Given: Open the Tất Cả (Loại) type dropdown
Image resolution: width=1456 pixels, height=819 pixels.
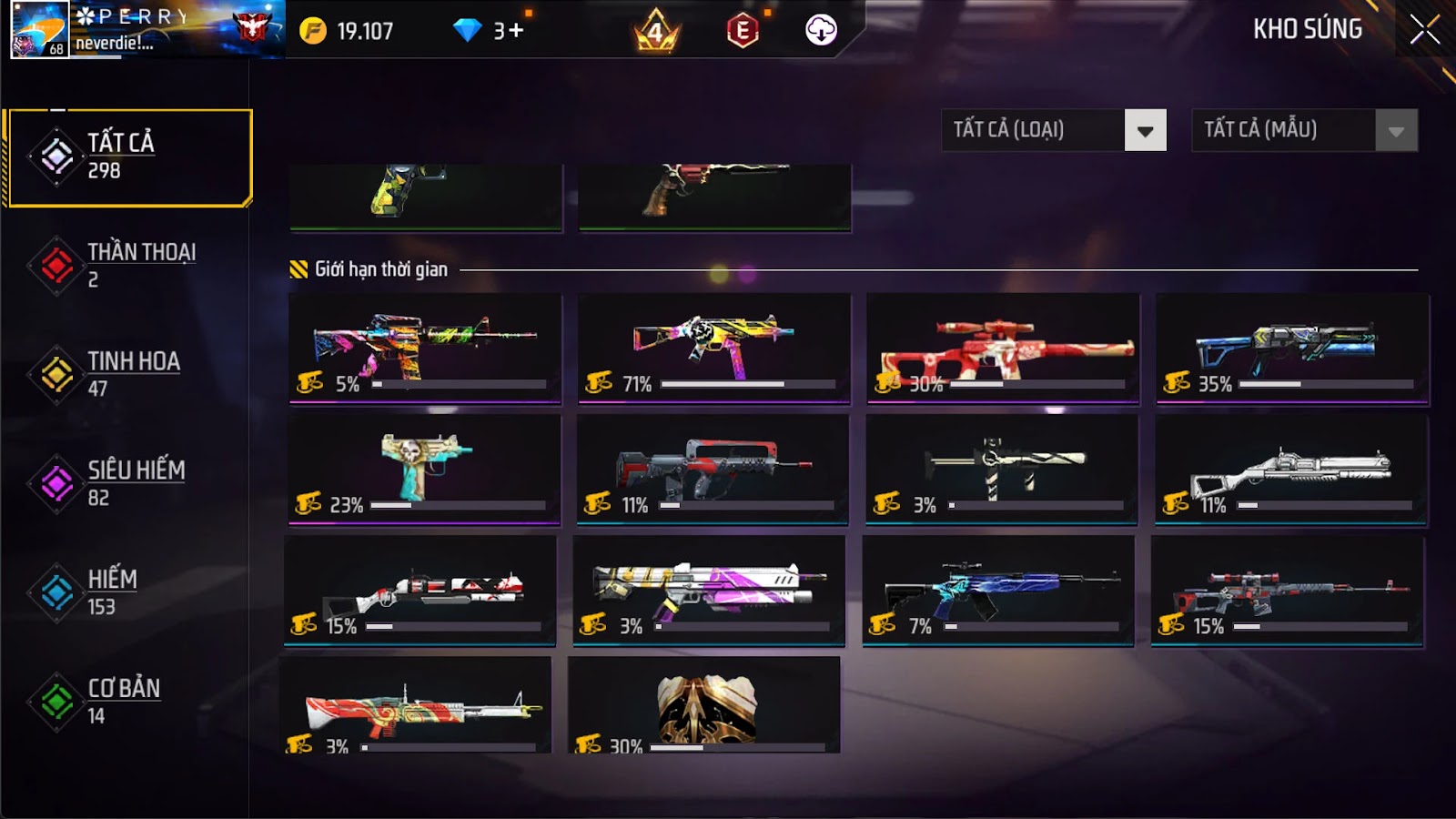Looking at the screenshot, I should pyautogui.click(x=1053, y=130).
